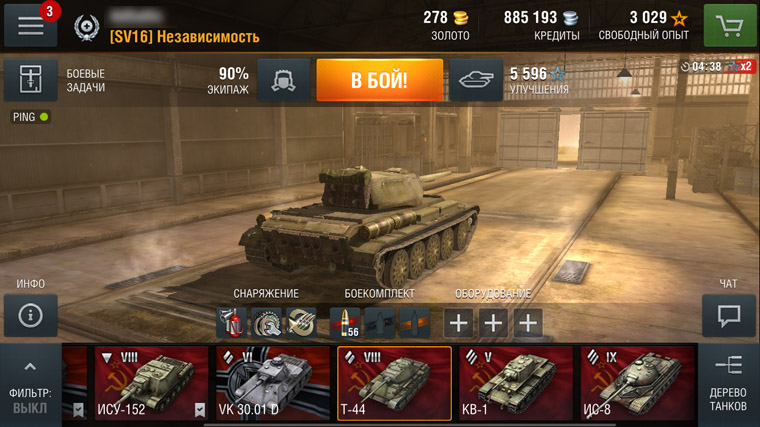760x427 pixels.
Task: Click the gold balance (Золото)
Action: (449, 25)
